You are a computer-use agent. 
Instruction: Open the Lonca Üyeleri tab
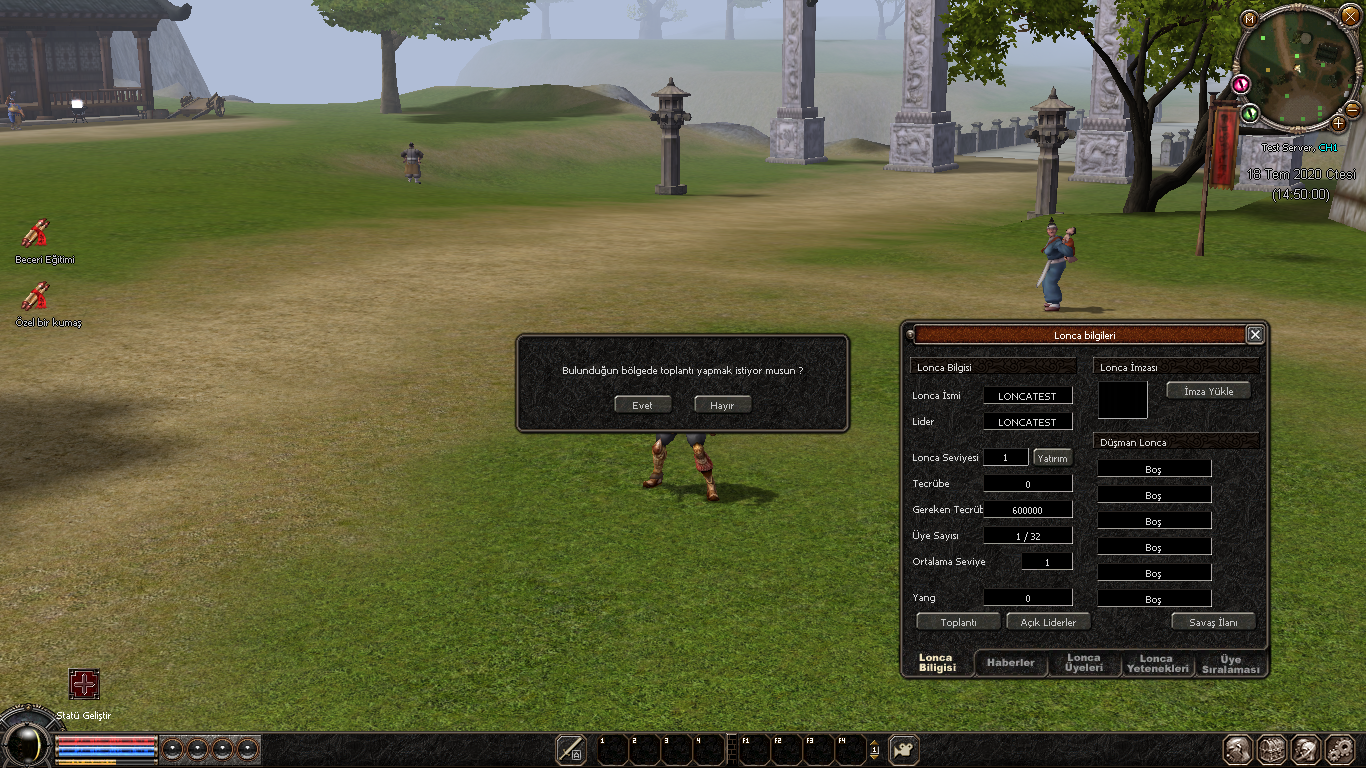1084,664
